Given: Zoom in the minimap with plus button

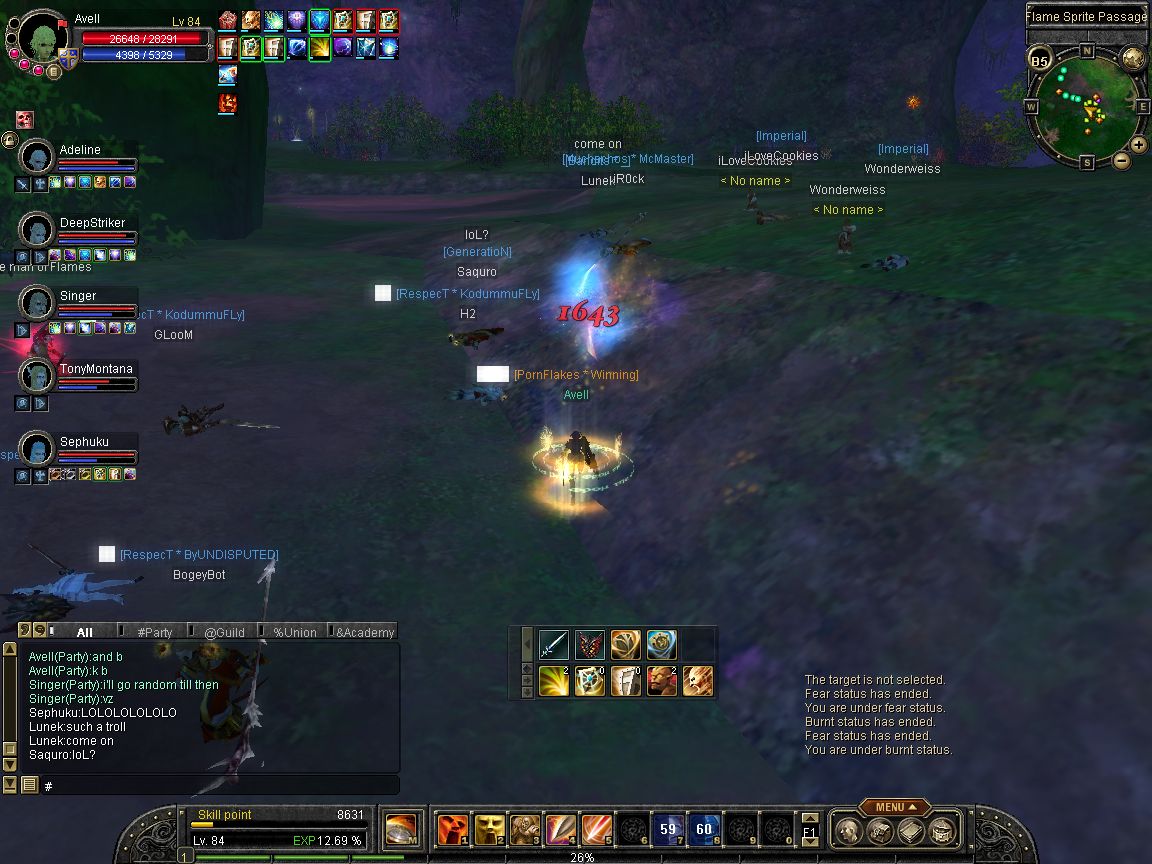Looking at the screenshot, I should click(x=1139, y=145).
